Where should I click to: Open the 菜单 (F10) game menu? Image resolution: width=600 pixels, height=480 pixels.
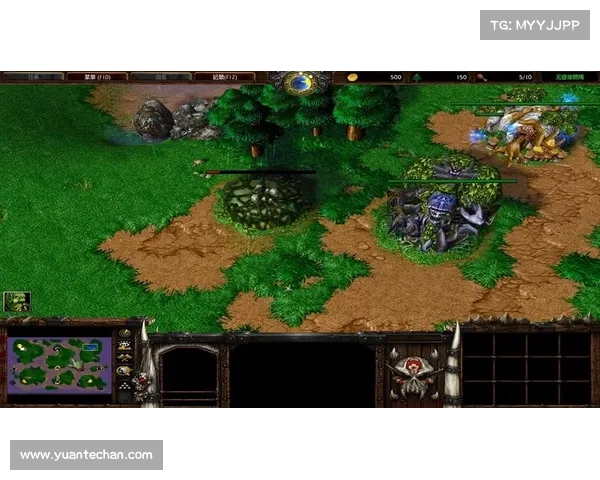tap(96, 76)
